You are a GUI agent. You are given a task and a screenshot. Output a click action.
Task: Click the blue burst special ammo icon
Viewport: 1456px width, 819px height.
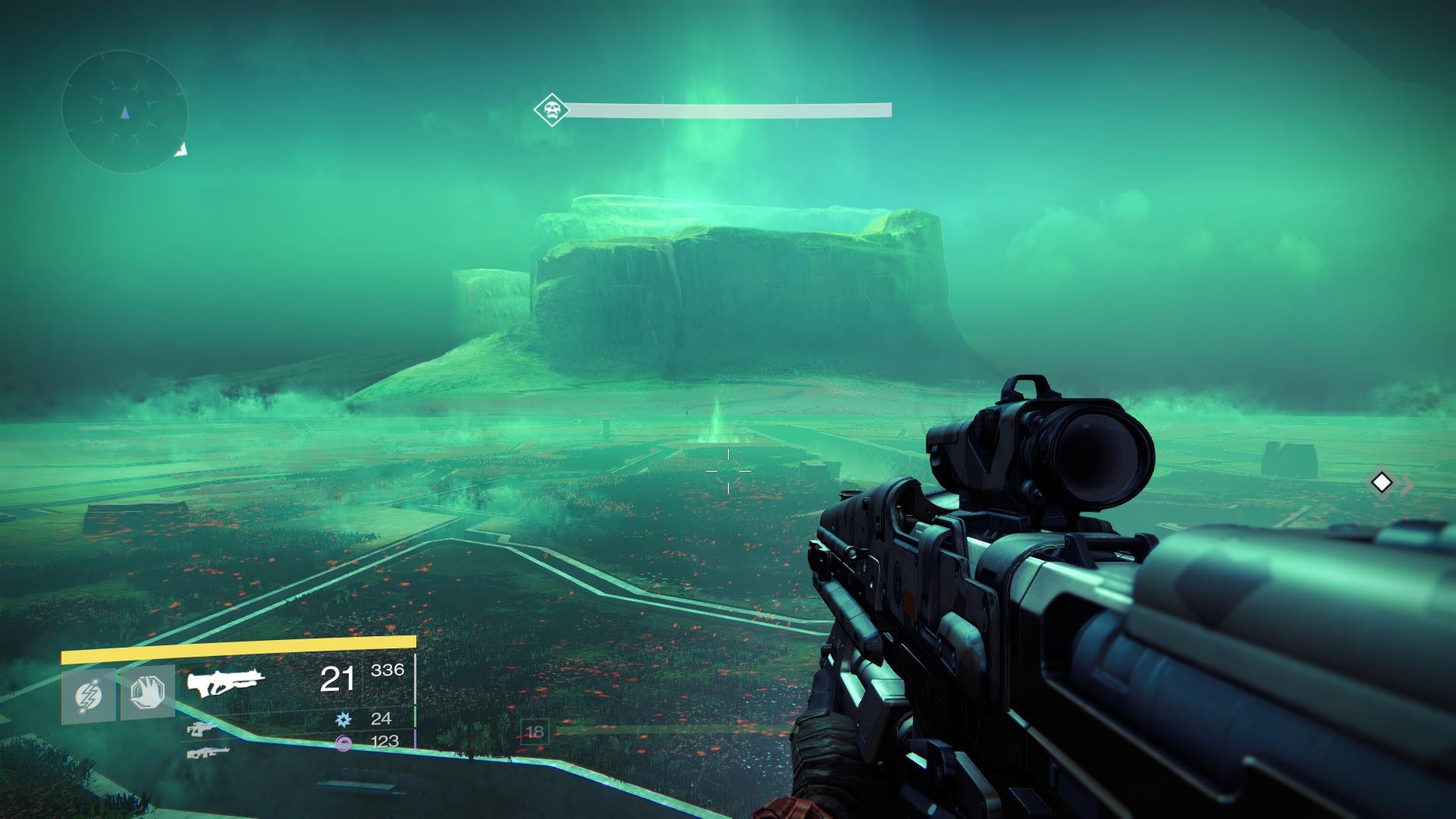(x=344, y=717)
